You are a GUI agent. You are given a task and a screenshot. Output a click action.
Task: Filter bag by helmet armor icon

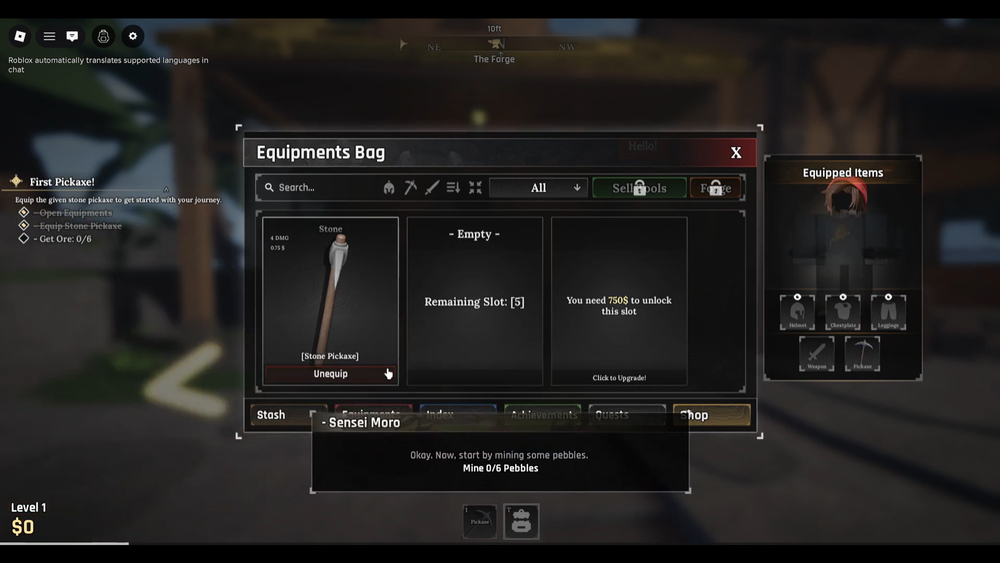pos(389,187)
